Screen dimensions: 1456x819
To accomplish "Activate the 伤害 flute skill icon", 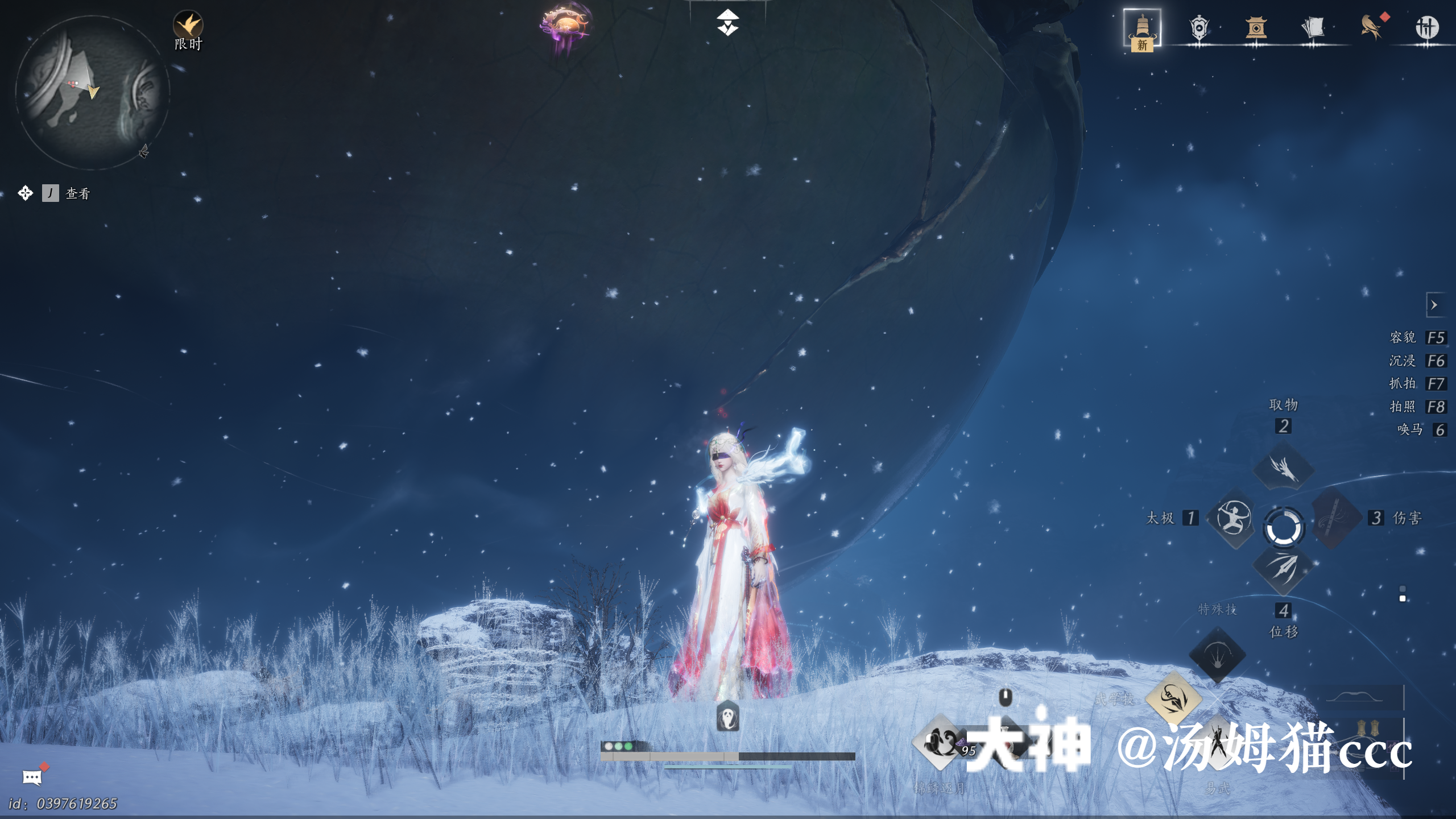I will point(1334,518).
